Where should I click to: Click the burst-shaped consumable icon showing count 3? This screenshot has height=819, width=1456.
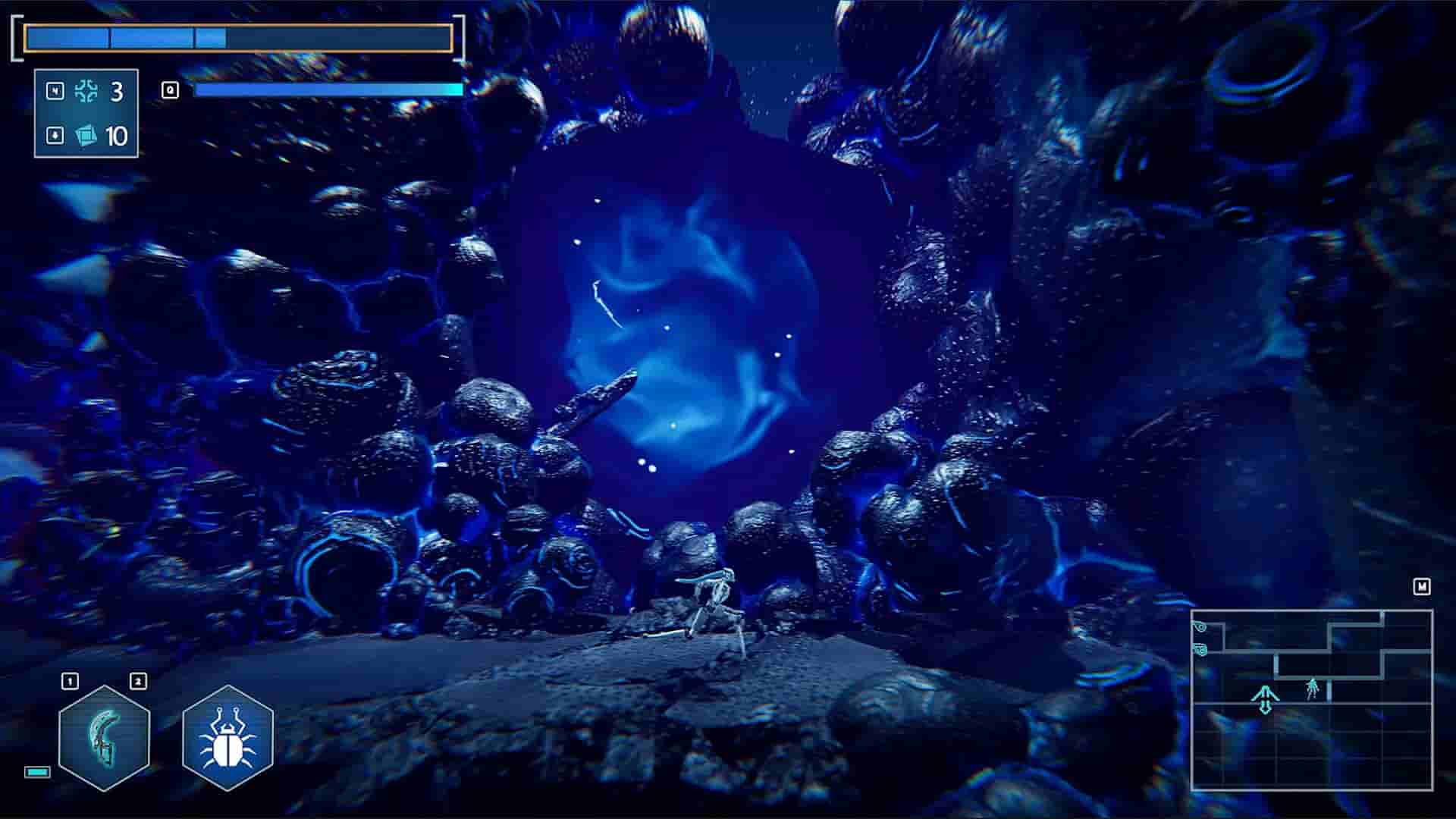coord(86,92)
